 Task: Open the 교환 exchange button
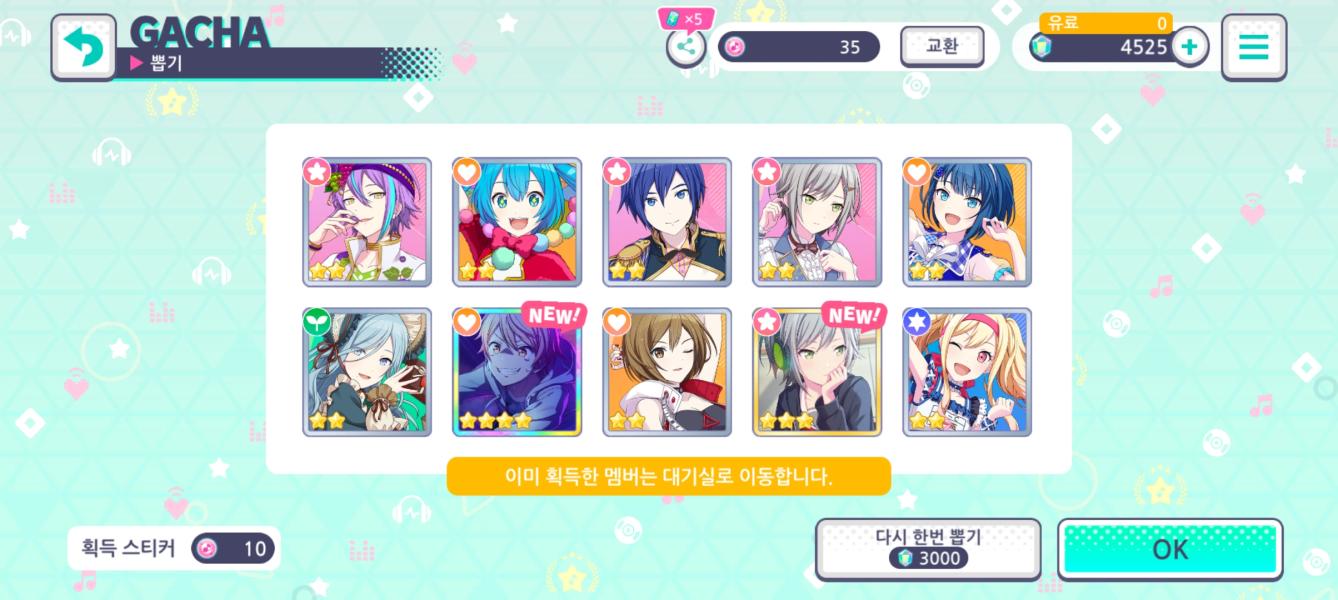tap(942, 46)
